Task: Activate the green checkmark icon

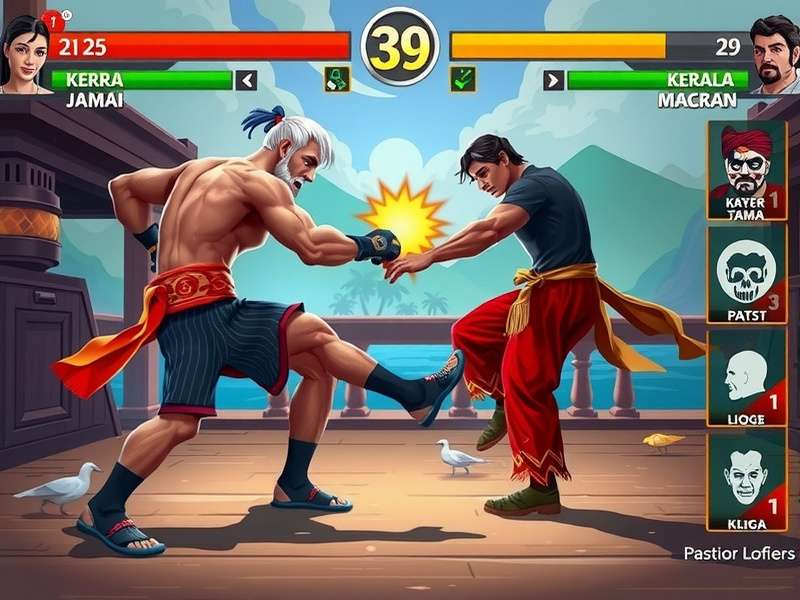Action: (x=462, y=79)
